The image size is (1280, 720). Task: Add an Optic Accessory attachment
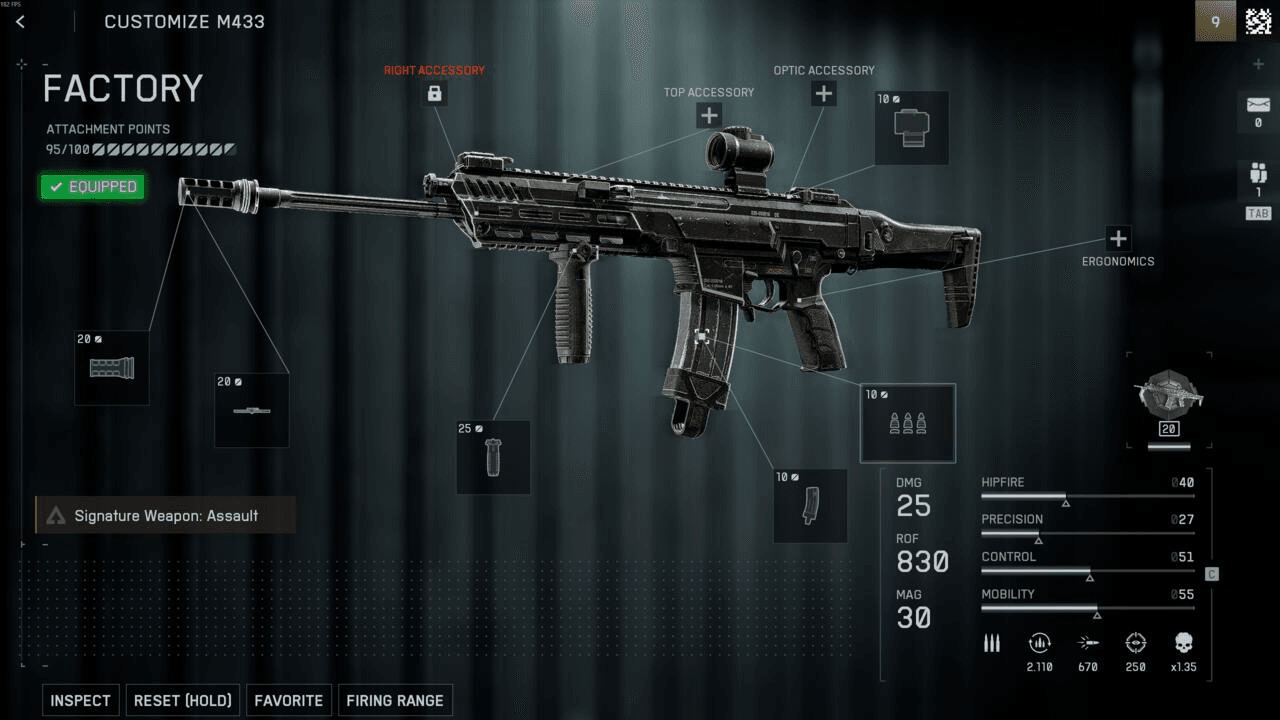pos(823,94)
